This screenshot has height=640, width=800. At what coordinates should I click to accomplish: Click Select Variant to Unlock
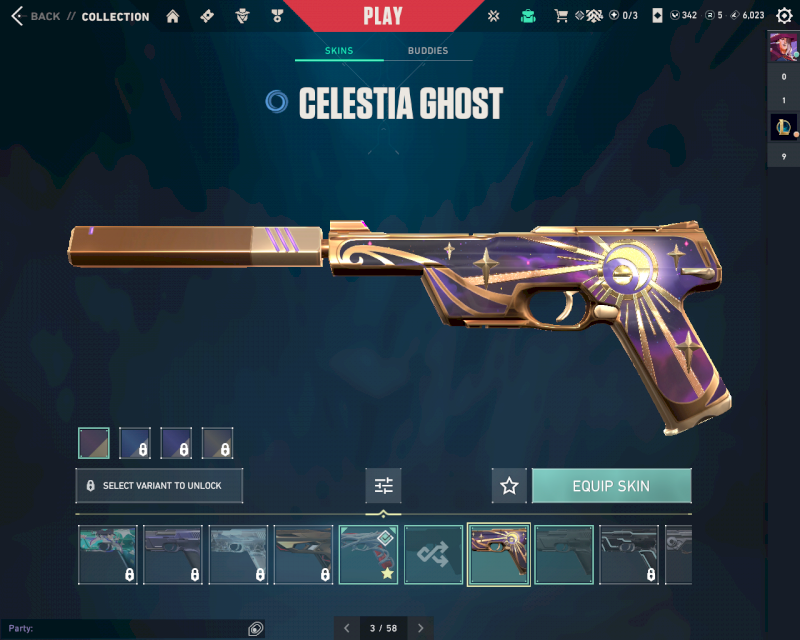tap(159, 486)
